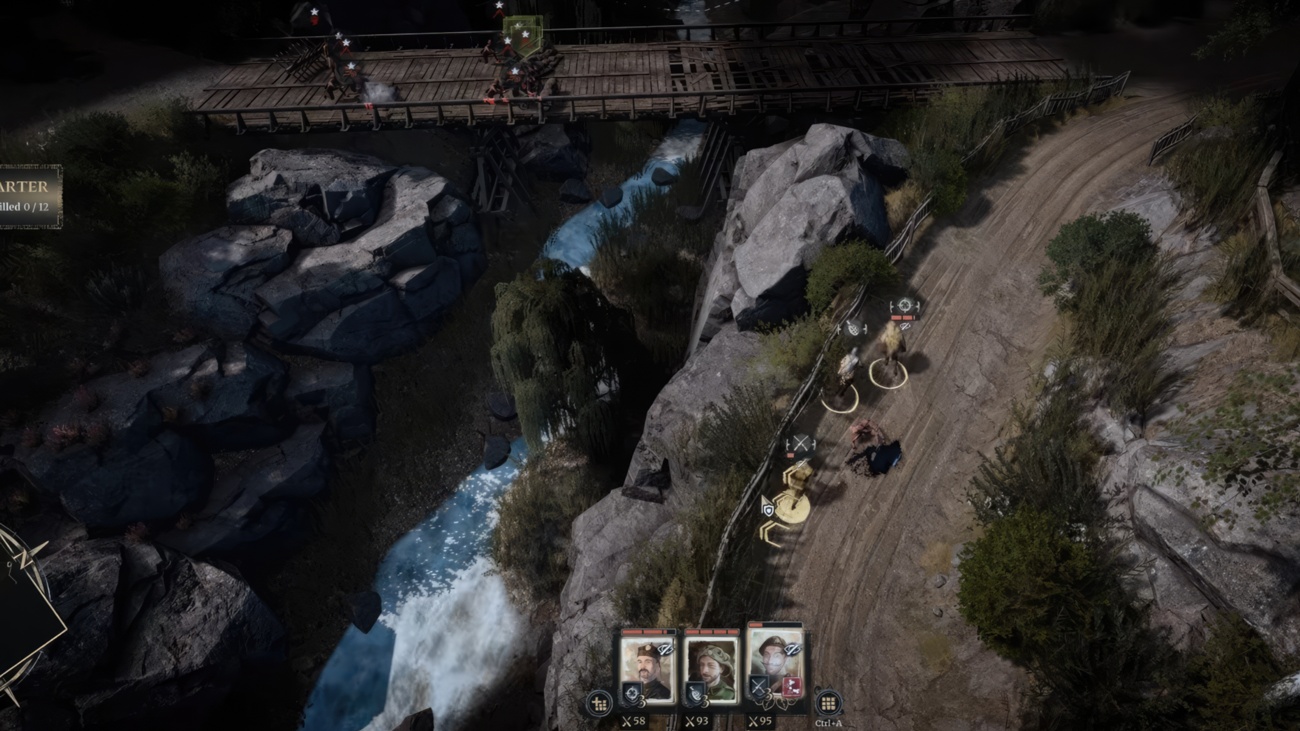1300x731 pixels.
Task: Click the red injury icon on the mustached soldier's card
Action: click(x=791, y=687)
